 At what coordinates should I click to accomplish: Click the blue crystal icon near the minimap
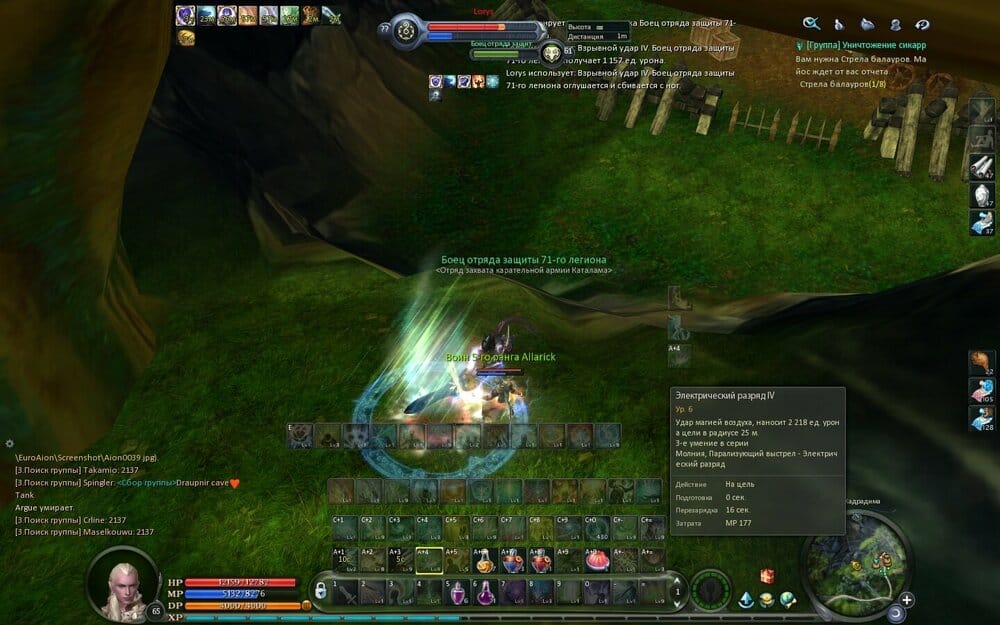coord(746,600)
